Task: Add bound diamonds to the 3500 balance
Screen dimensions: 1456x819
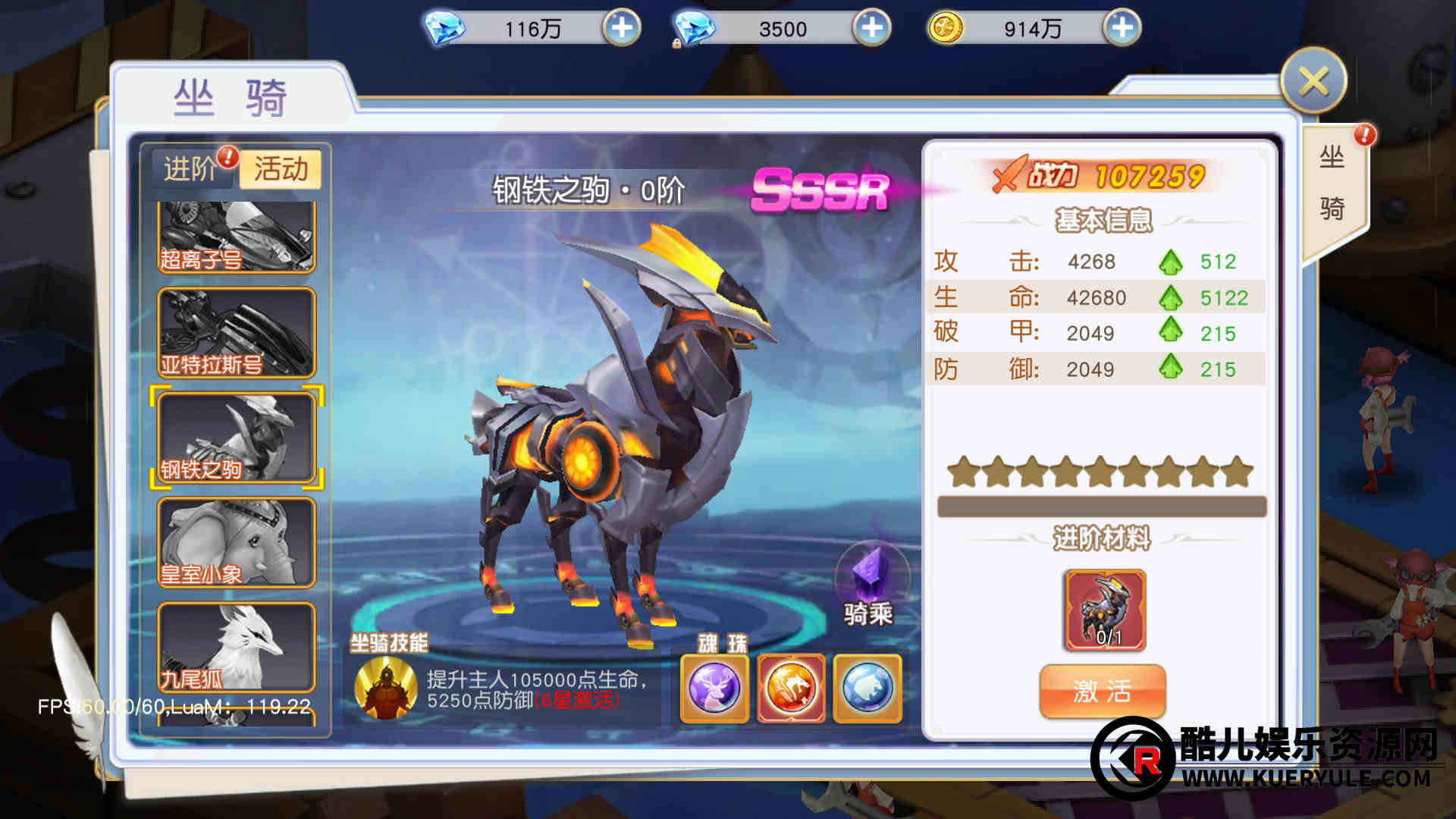Action: [x=871, y=28]
